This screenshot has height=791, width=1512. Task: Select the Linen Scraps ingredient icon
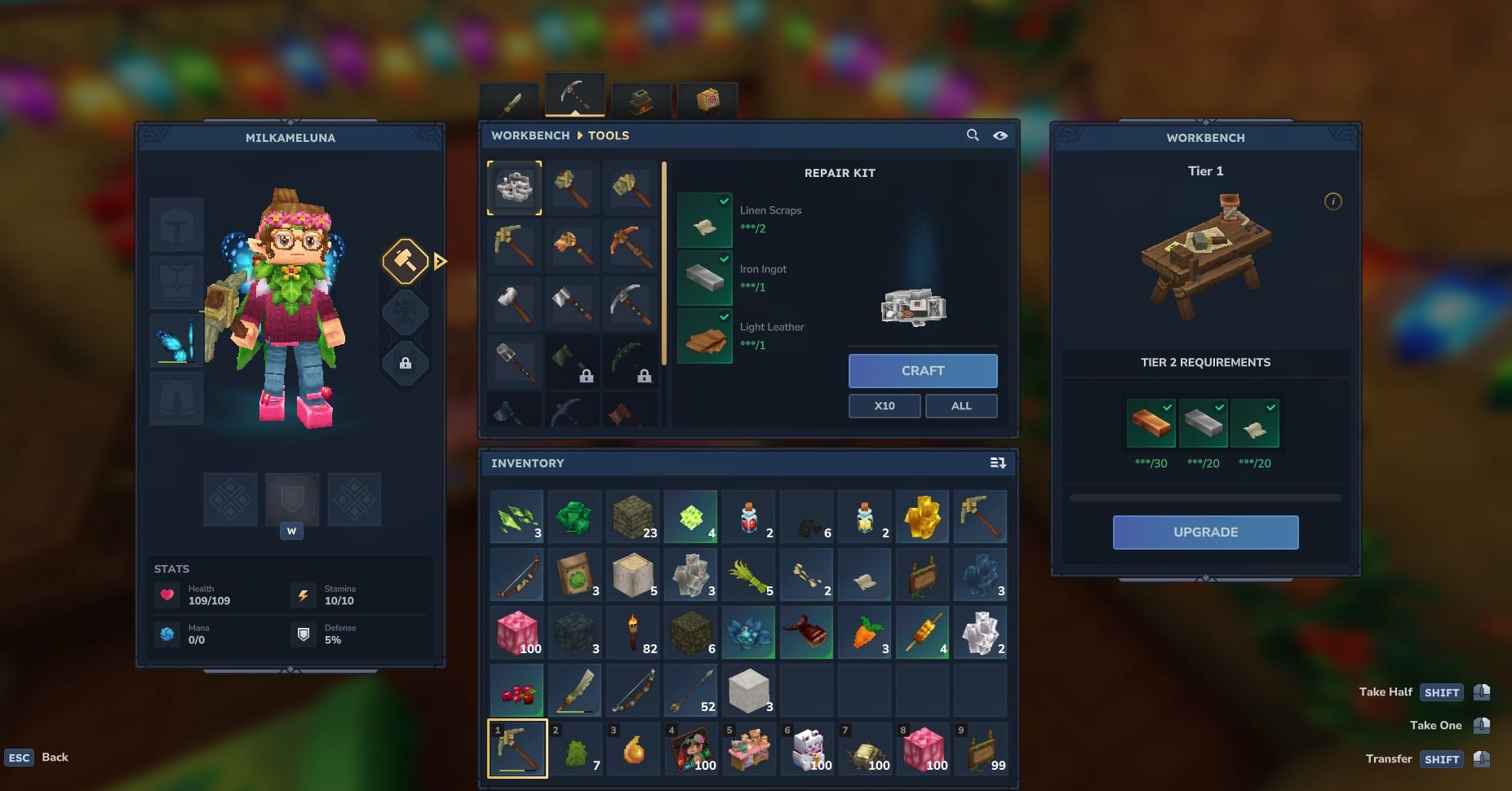(x=705, y=221)
